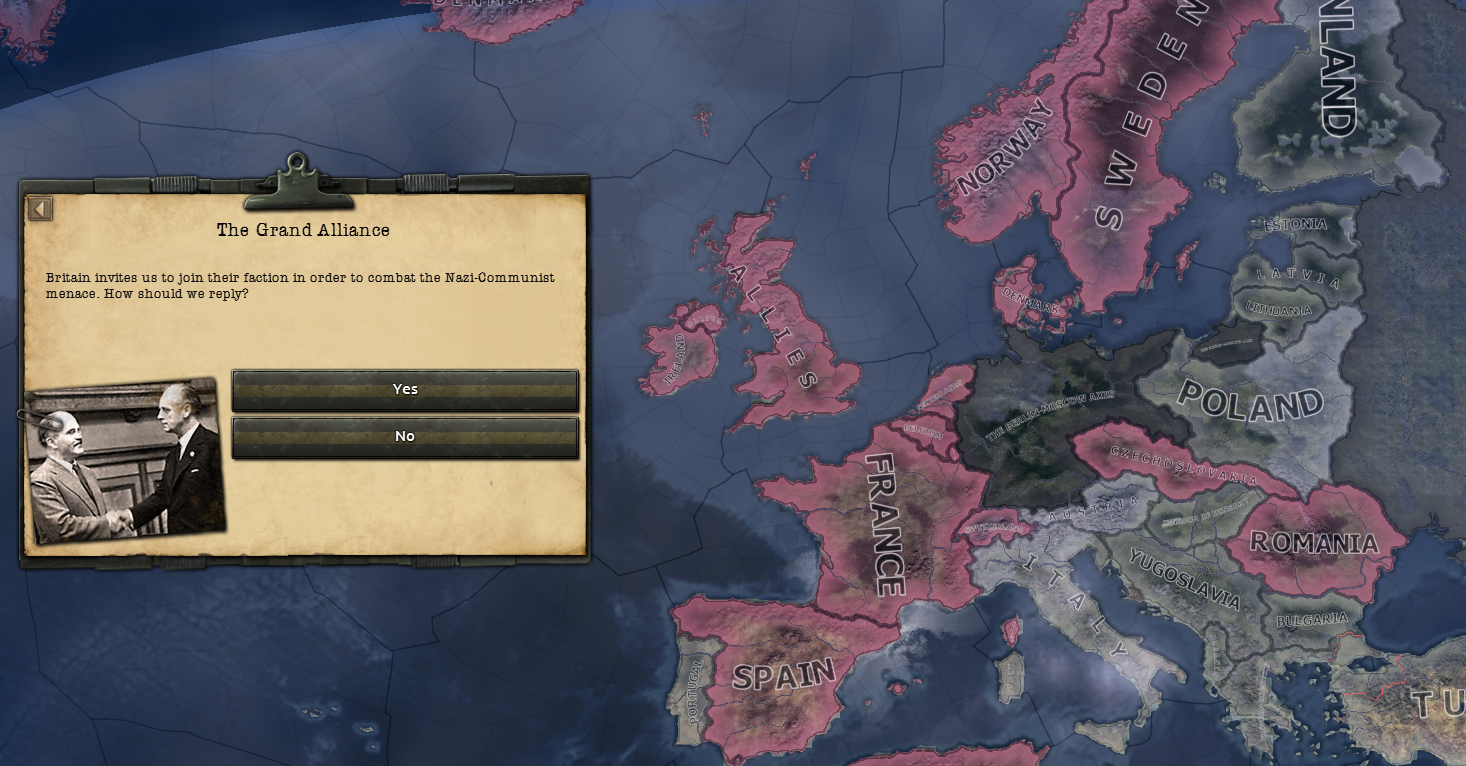Click the Grand Alliance event title
This screenshot has width=1466, height=766.
[x=302, y=229]
